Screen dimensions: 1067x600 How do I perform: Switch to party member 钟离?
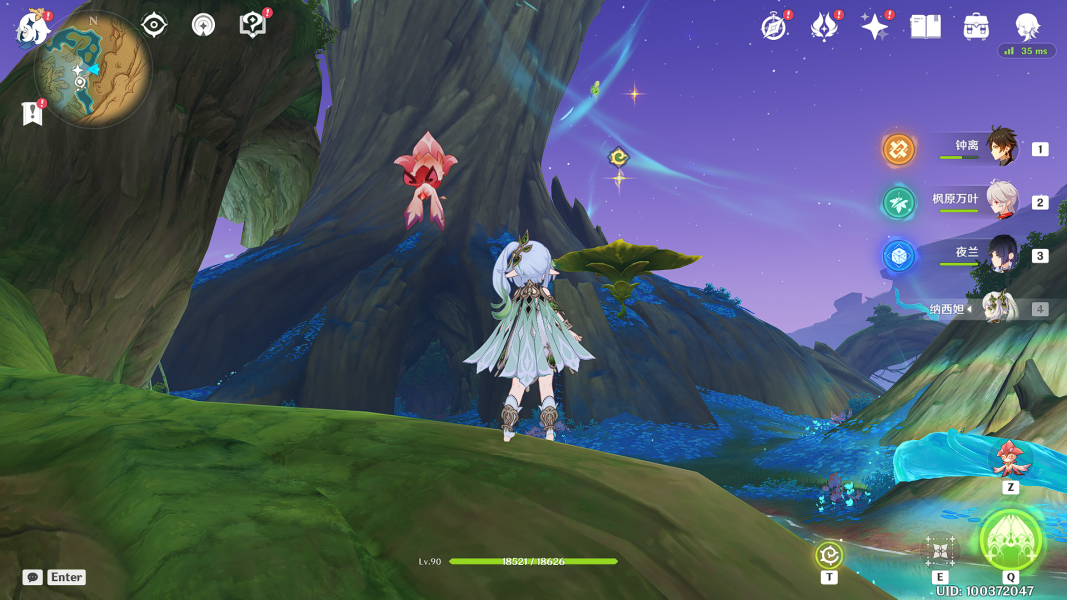point(1002,148)
